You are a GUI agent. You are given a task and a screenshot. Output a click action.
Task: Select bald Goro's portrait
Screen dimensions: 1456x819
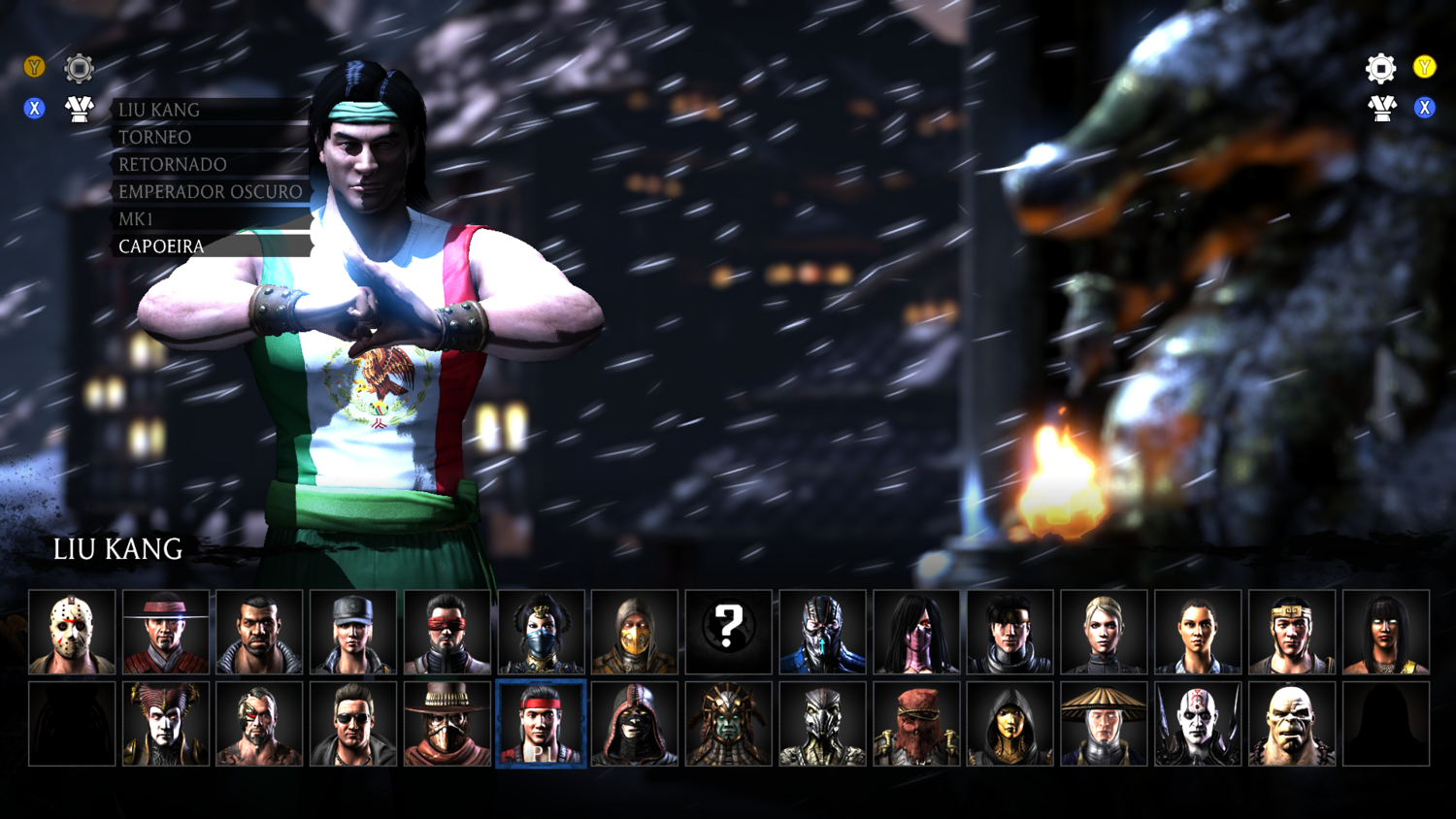[1291, 724]
